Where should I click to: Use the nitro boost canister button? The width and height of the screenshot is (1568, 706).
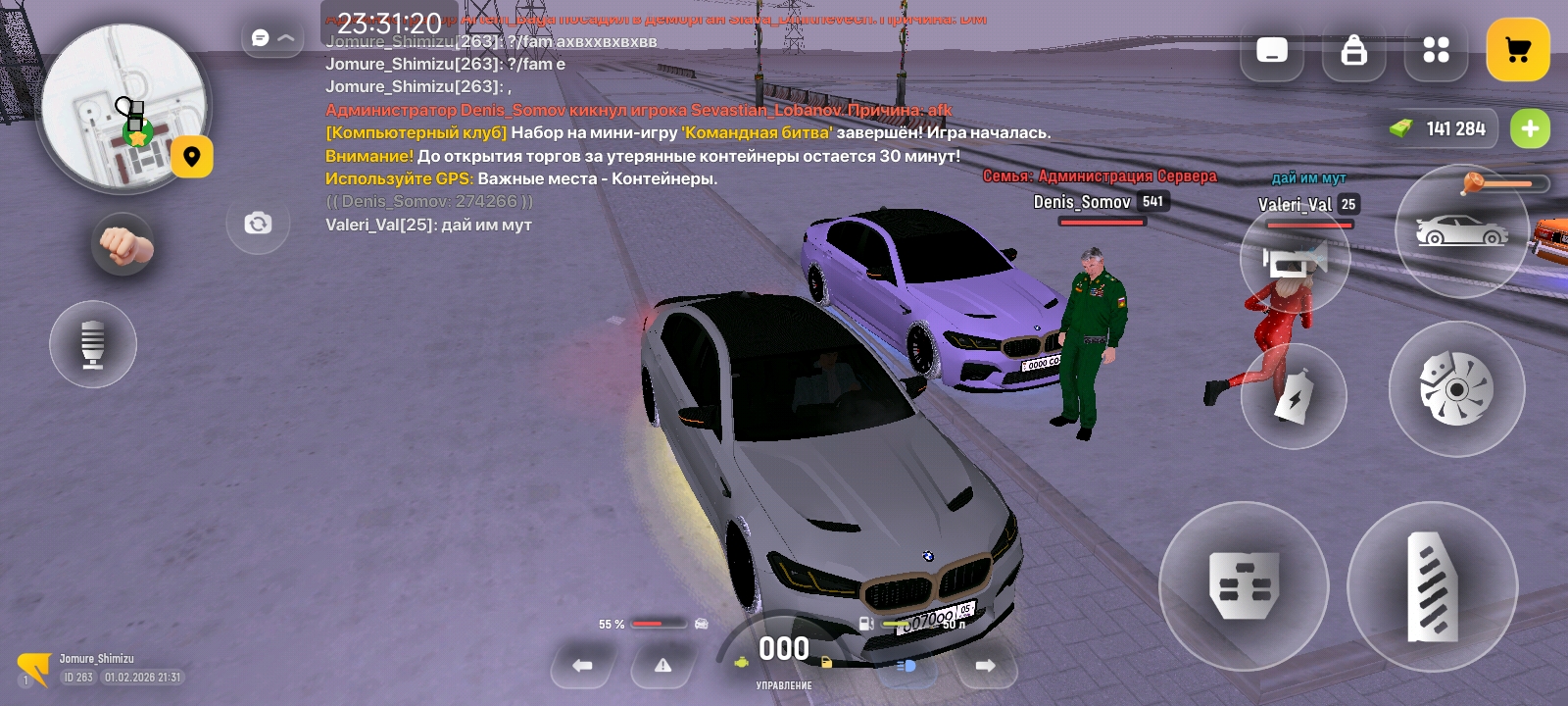pos(1294,397)
